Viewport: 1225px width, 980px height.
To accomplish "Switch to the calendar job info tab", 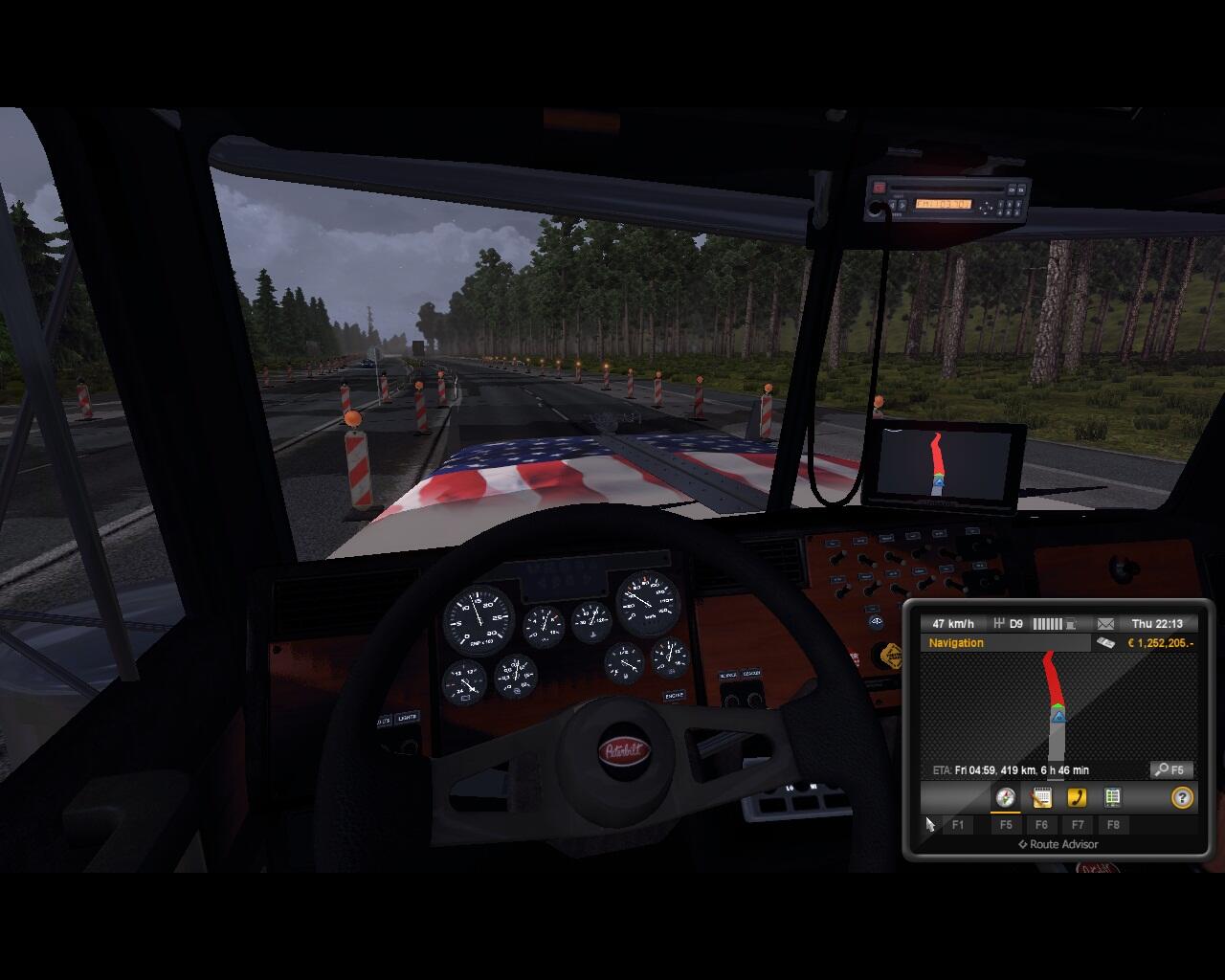I will (x=1041, y=797).
